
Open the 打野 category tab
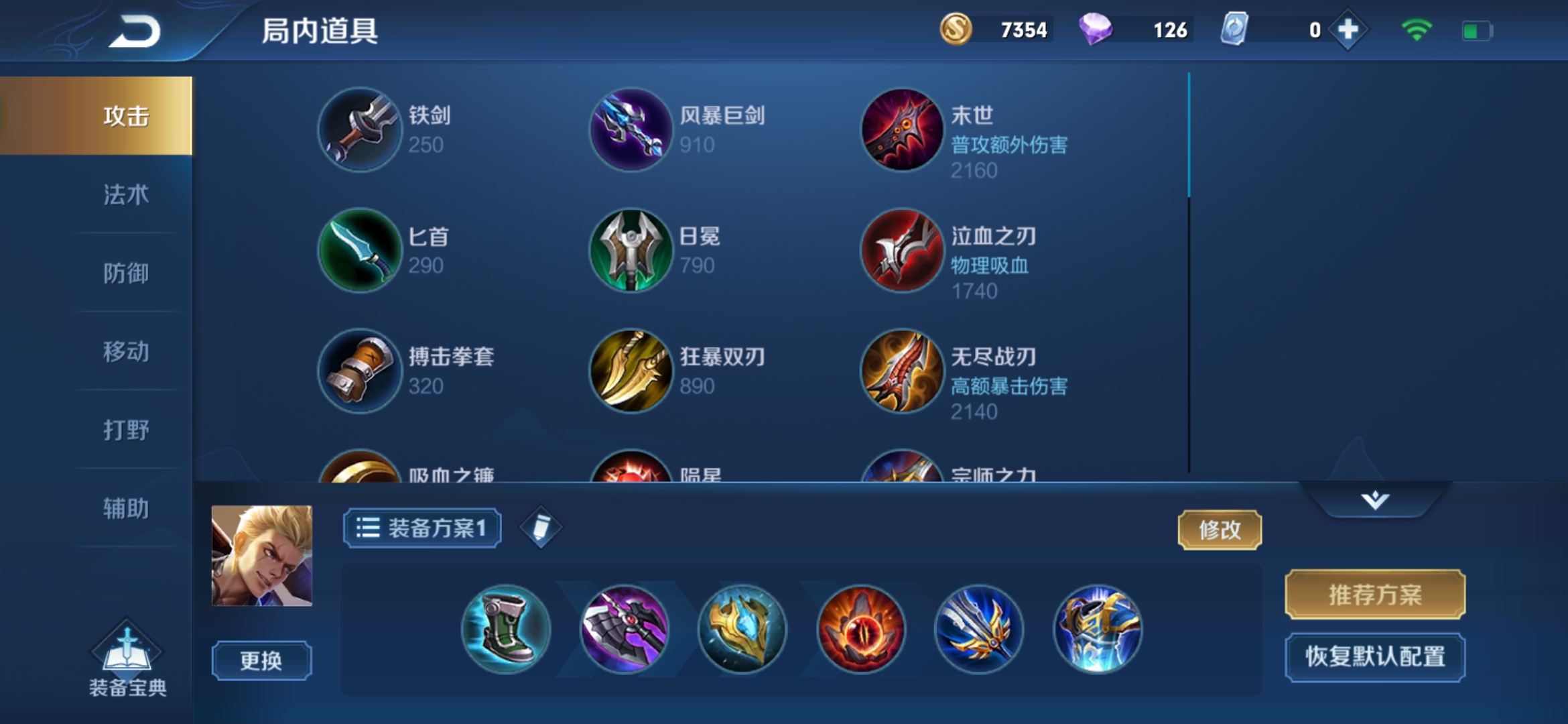point(127,430)
